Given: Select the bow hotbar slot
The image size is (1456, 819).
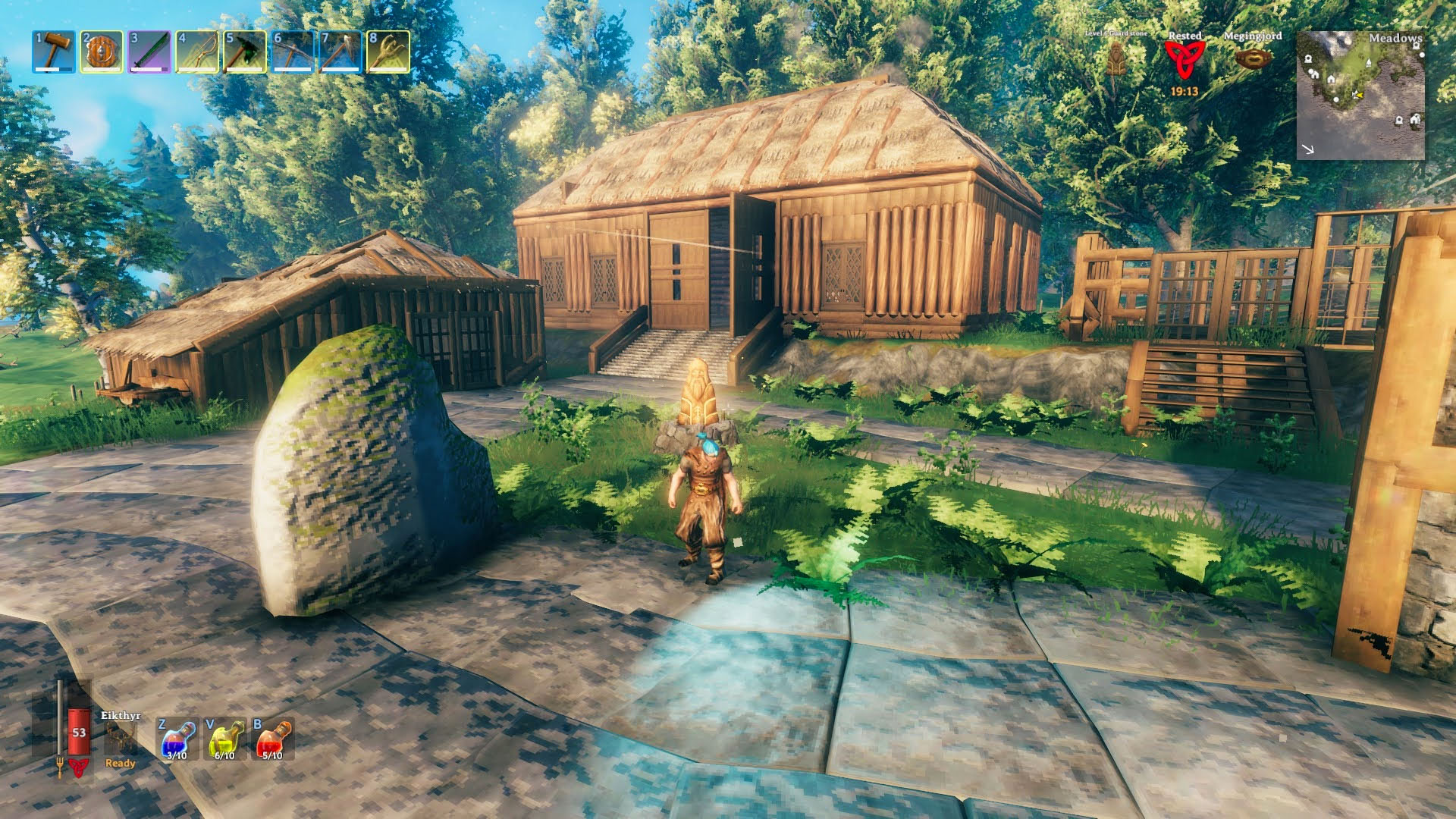Looking at the screenshot, I should 197,52.
